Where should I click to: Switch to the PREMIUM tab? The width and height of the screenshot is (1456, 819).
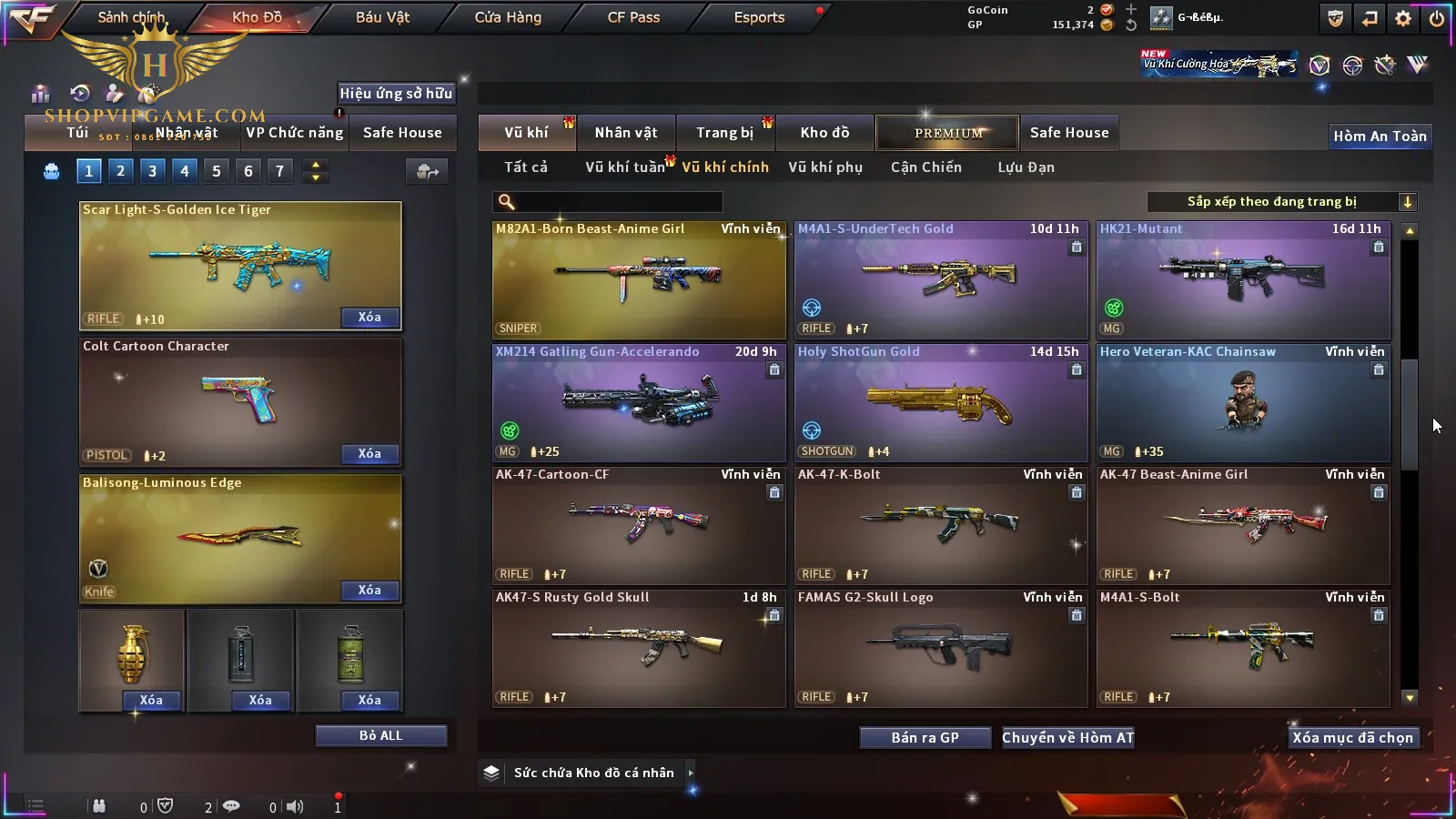click(947, 133)
